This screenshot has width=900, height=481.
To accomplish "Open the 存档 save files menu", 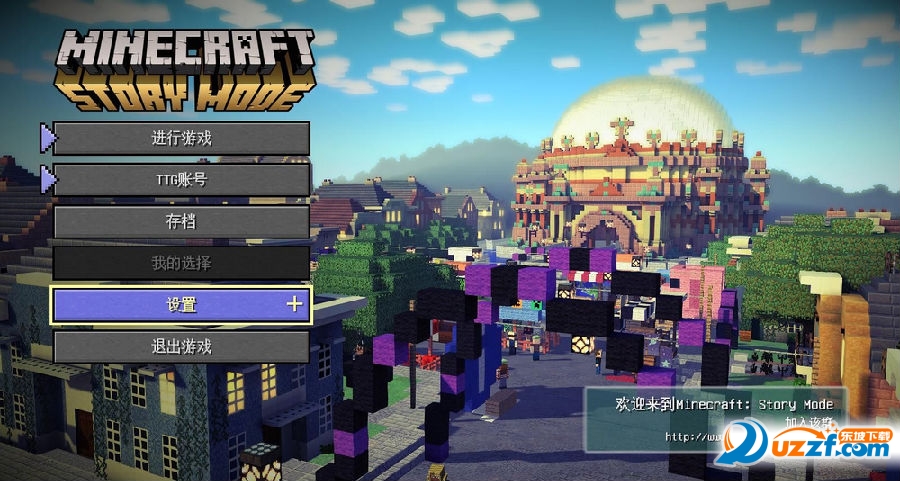I will 181,222.
